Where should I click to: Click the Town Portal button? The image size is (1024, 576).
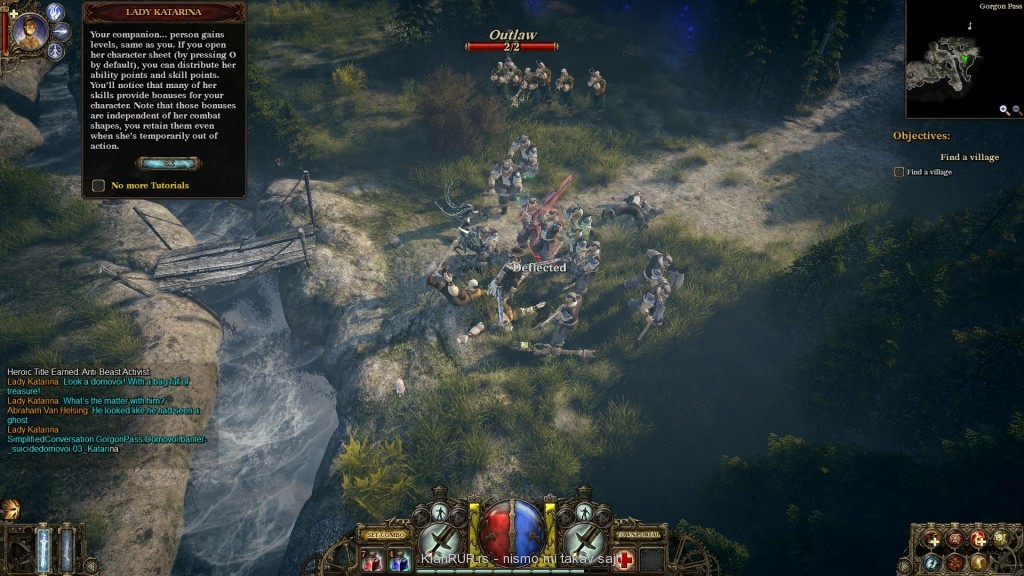tap(638, 536)
